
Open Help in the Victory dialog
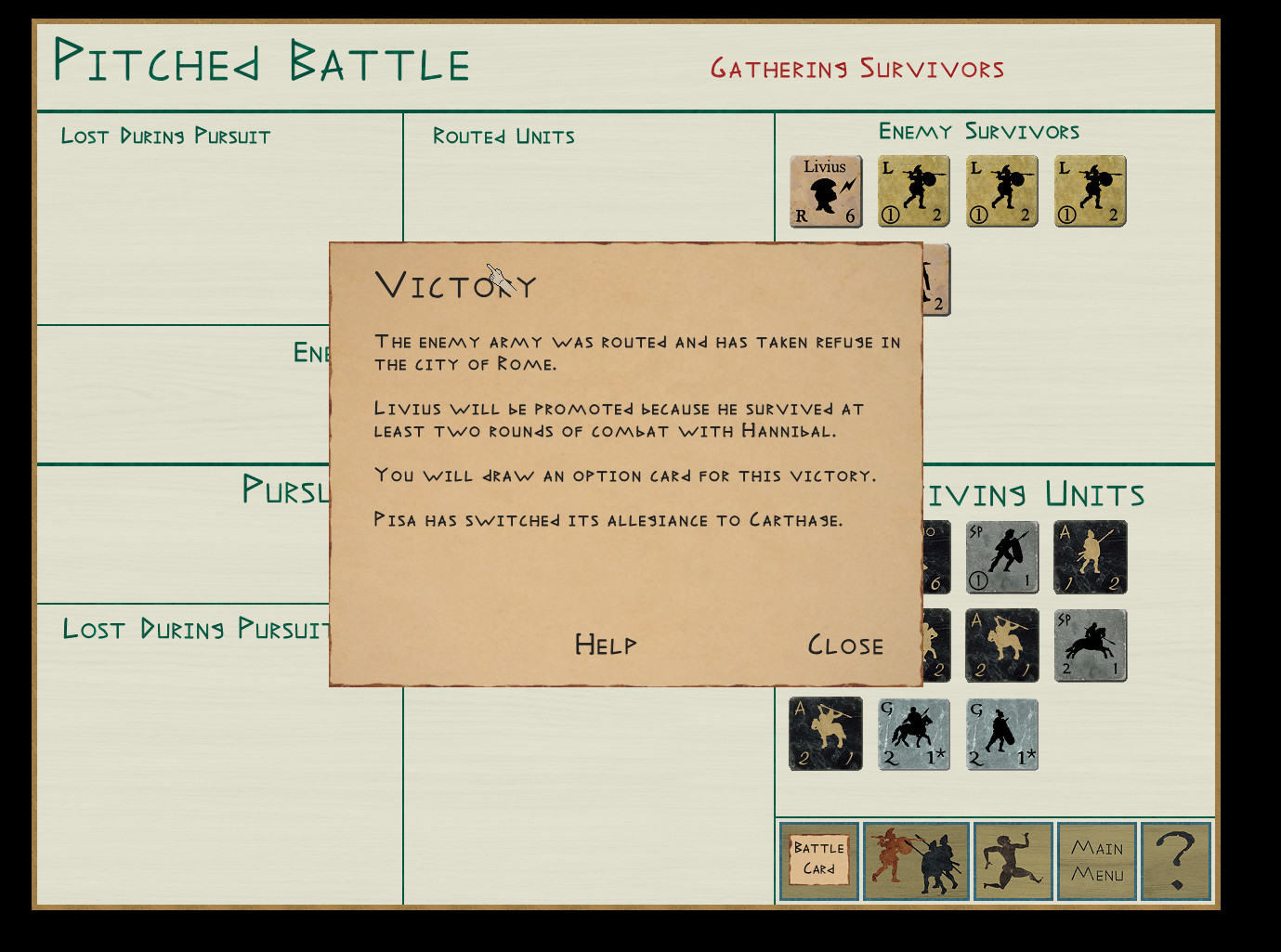[605, 645]
